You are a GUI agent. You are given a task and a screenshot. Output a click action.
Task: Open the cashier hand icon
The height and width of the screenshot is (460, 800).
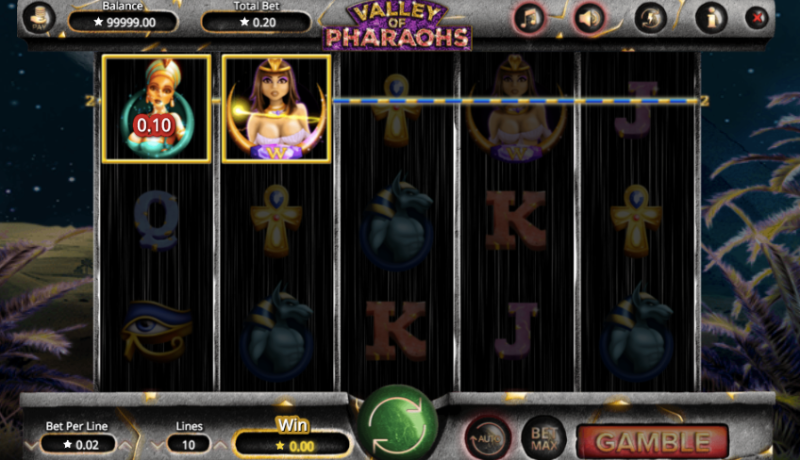[x=38, y=18]
